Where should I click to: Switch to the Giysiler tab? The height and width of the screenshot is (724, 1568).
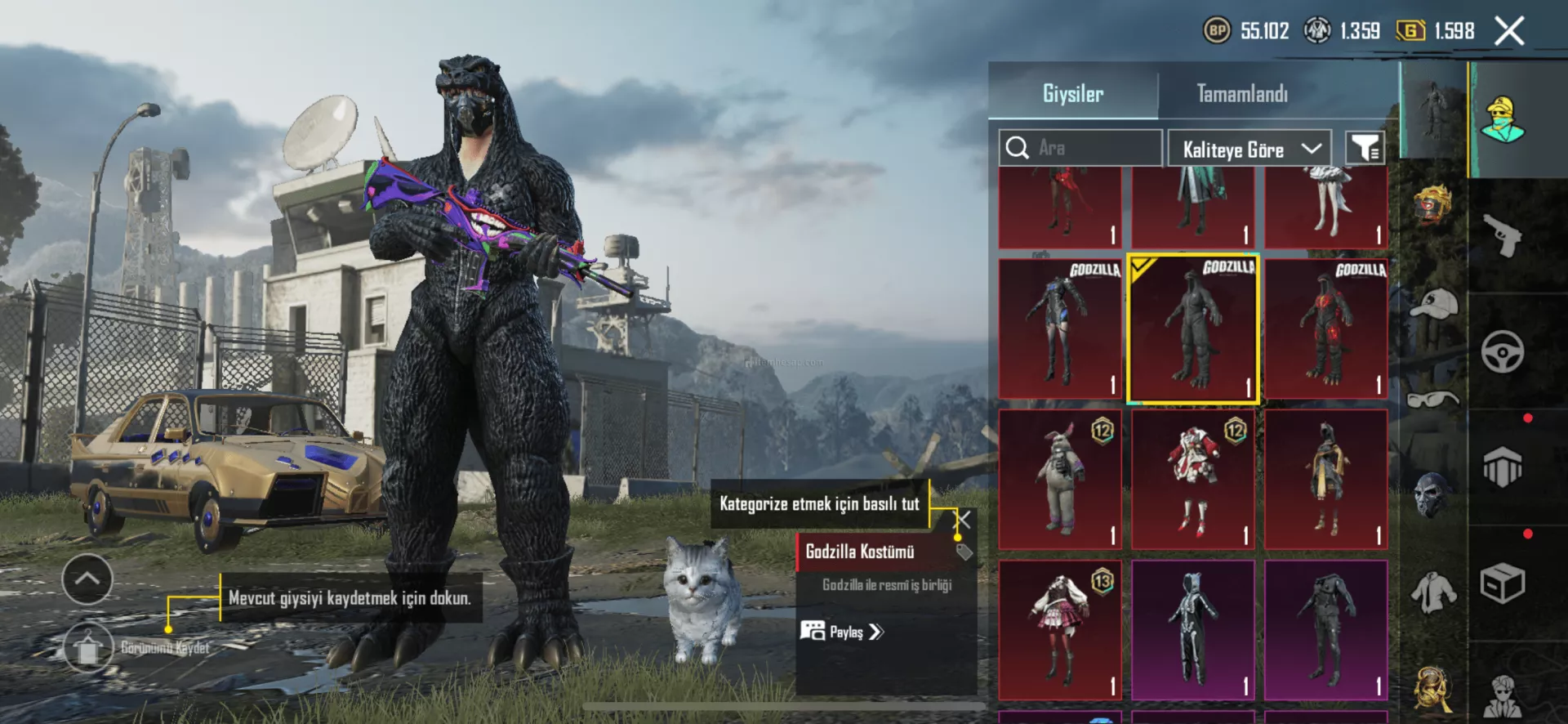click(1072, 94)
